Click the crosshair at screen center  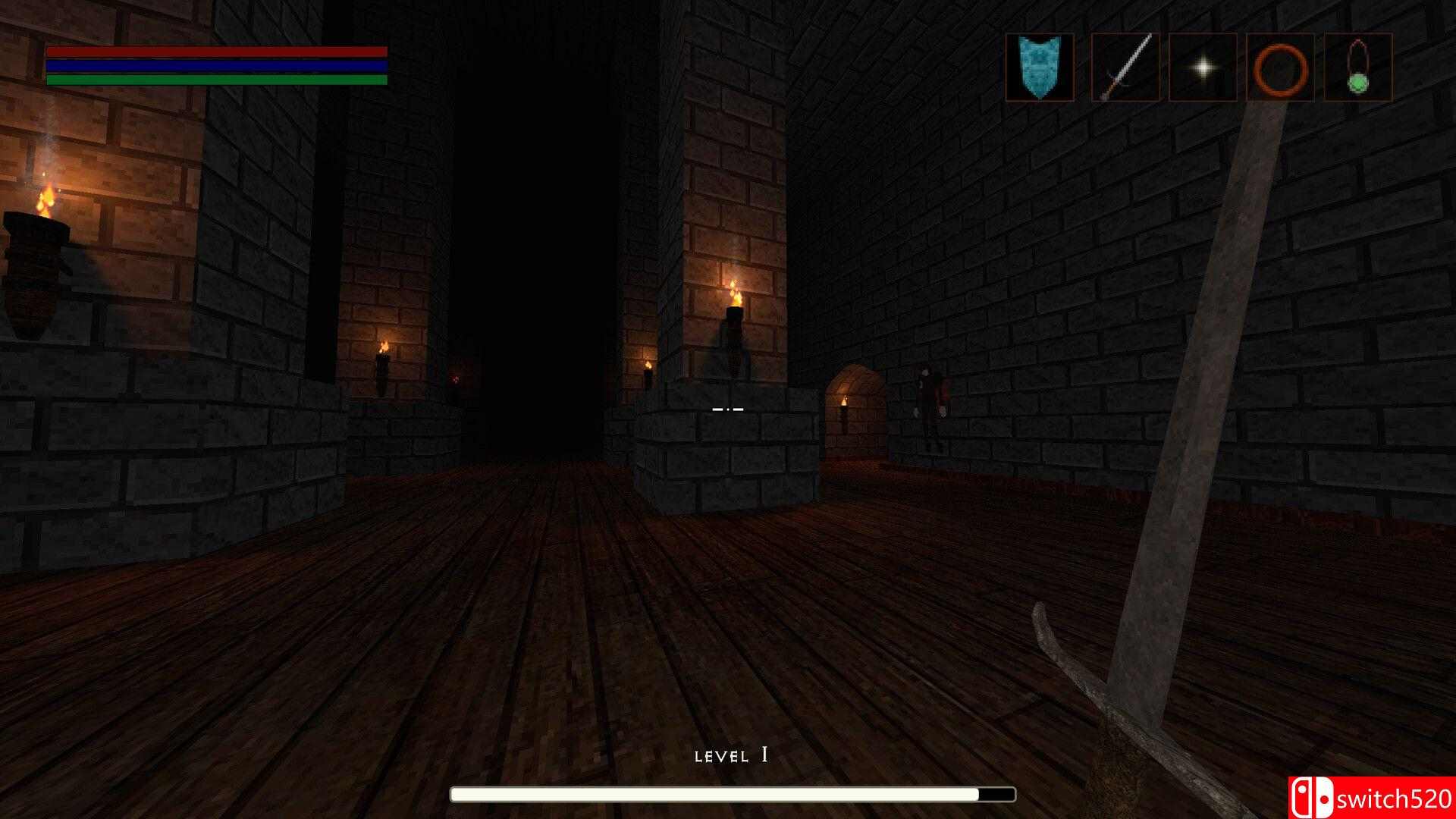728,409
